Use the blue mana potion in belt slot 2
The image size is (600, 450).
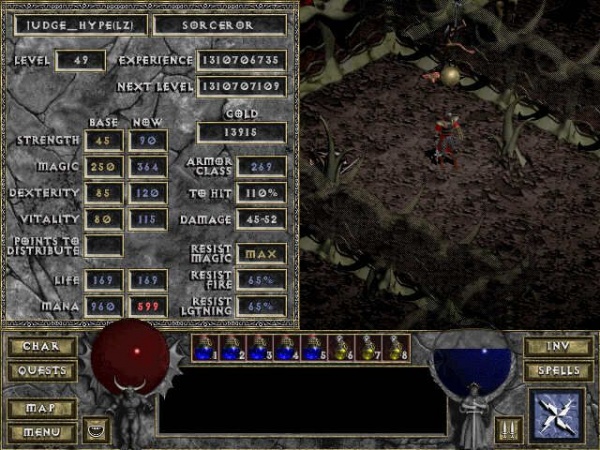pyautogui.click(x=232, y=349)
